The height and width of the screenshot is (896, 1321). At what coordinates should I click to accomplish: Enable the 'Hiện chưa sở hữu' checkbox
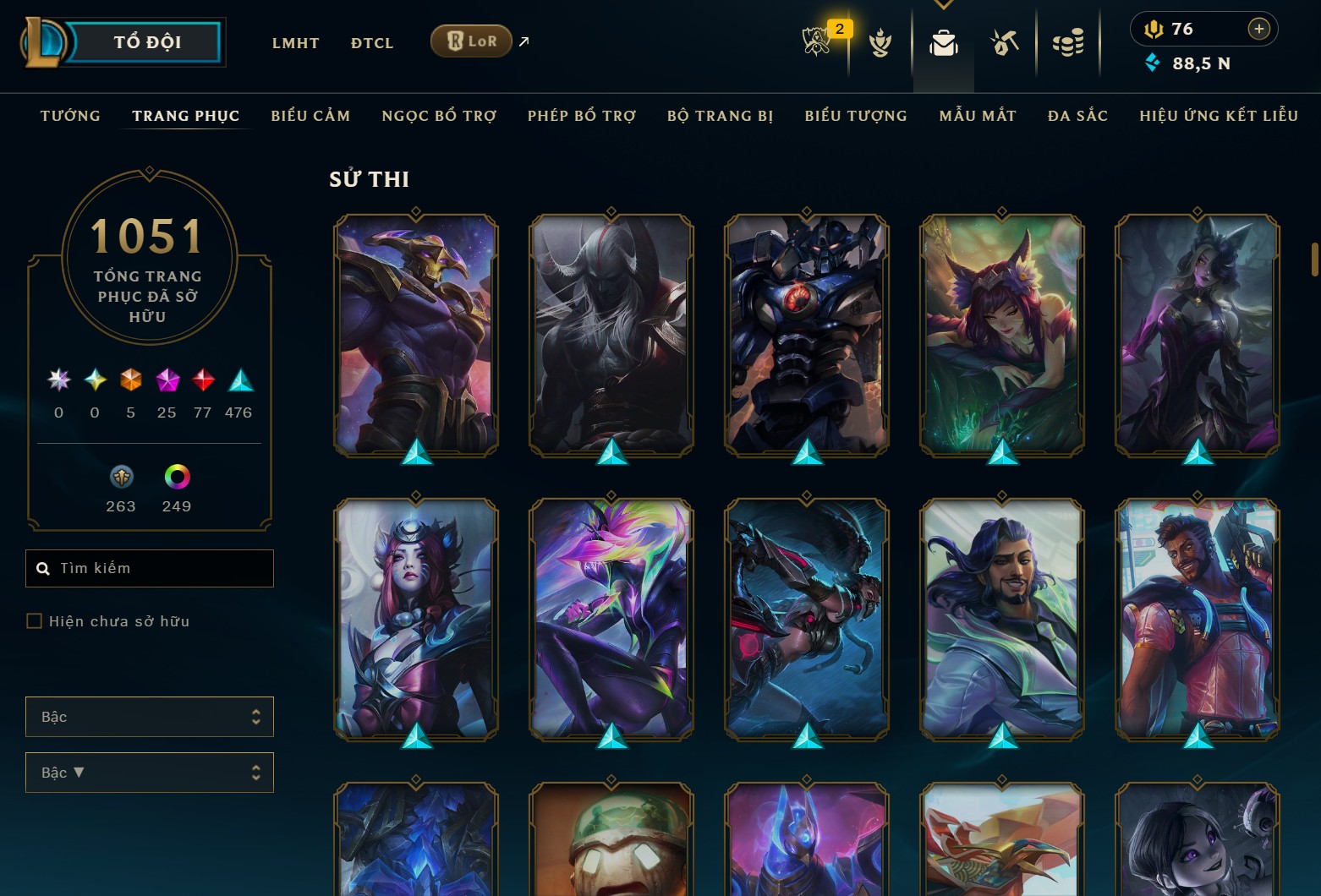[35, 620]
